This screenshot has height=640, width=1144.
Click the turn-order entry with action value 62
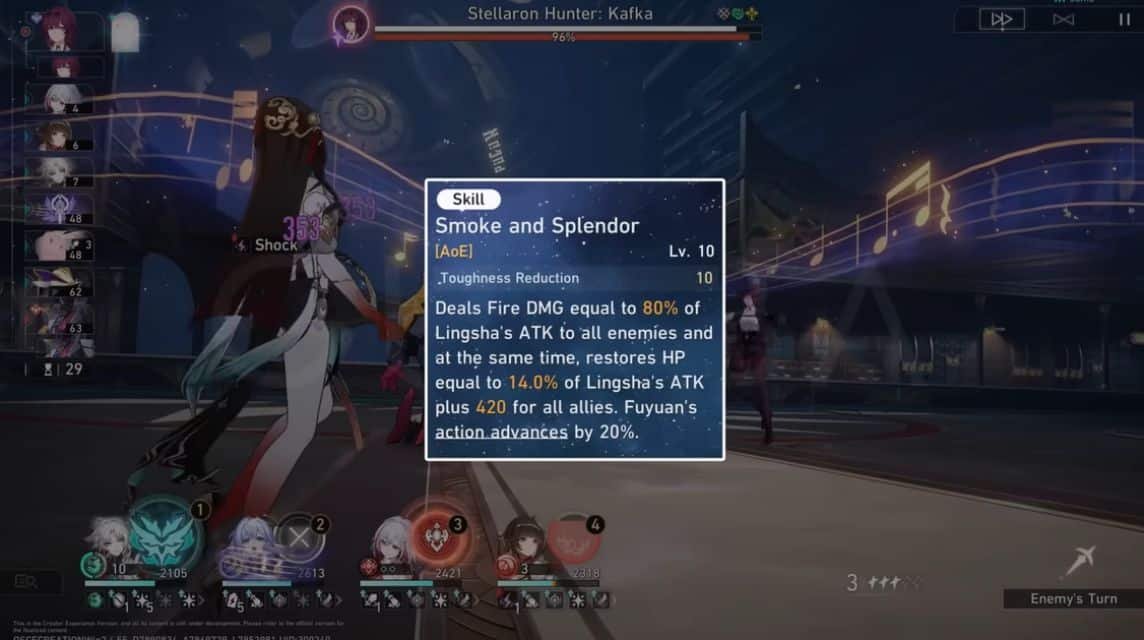click(64, 283)
